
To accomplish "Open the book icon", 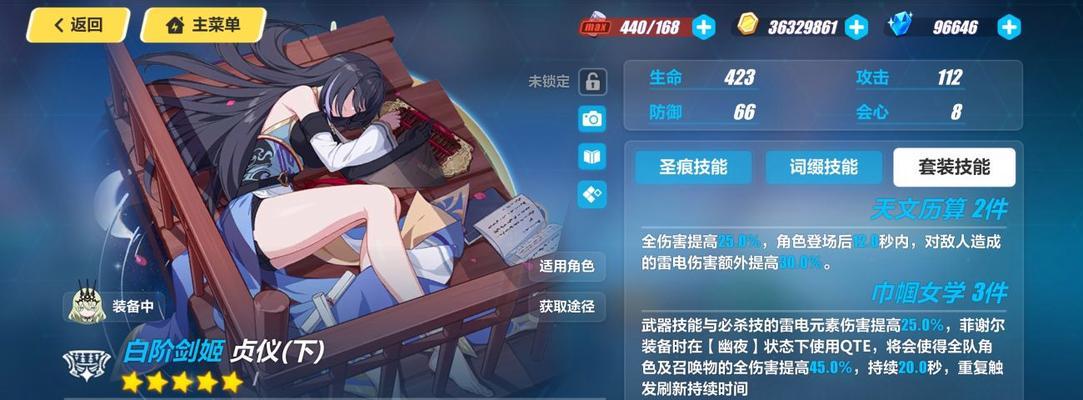I will 592,156.
